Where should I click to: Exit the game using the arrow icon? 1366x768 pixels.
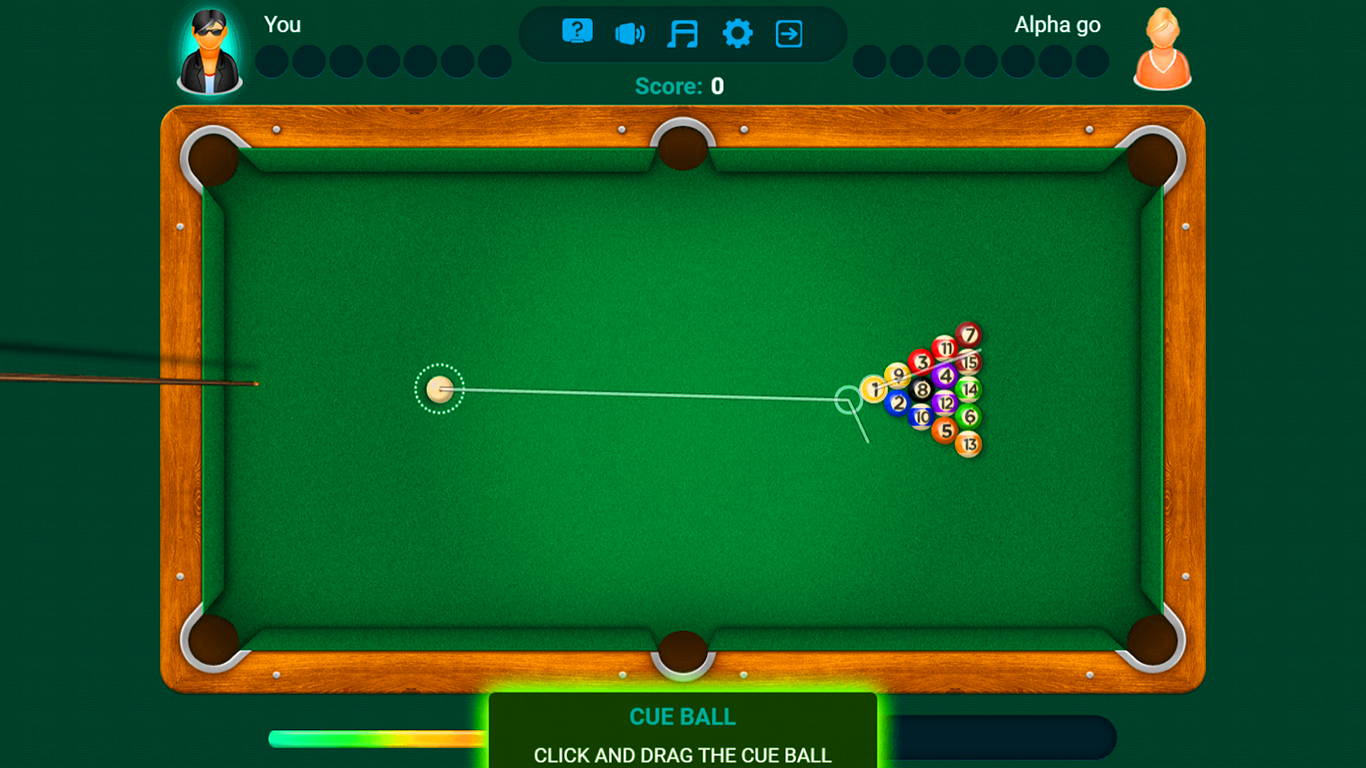(x=790, y=31)
